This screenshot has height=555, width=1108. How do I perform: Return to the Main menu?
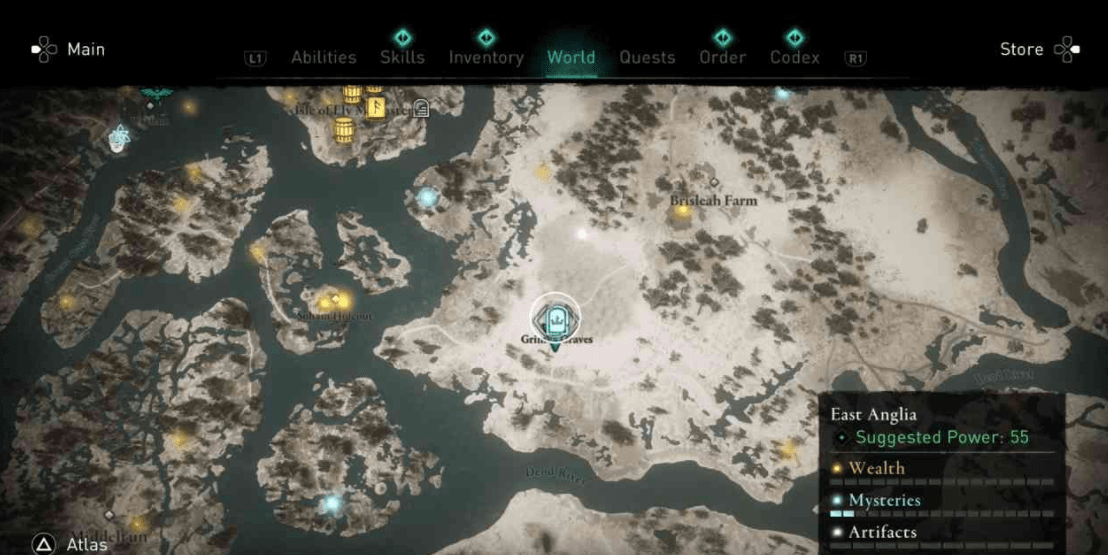click(85, 49)
